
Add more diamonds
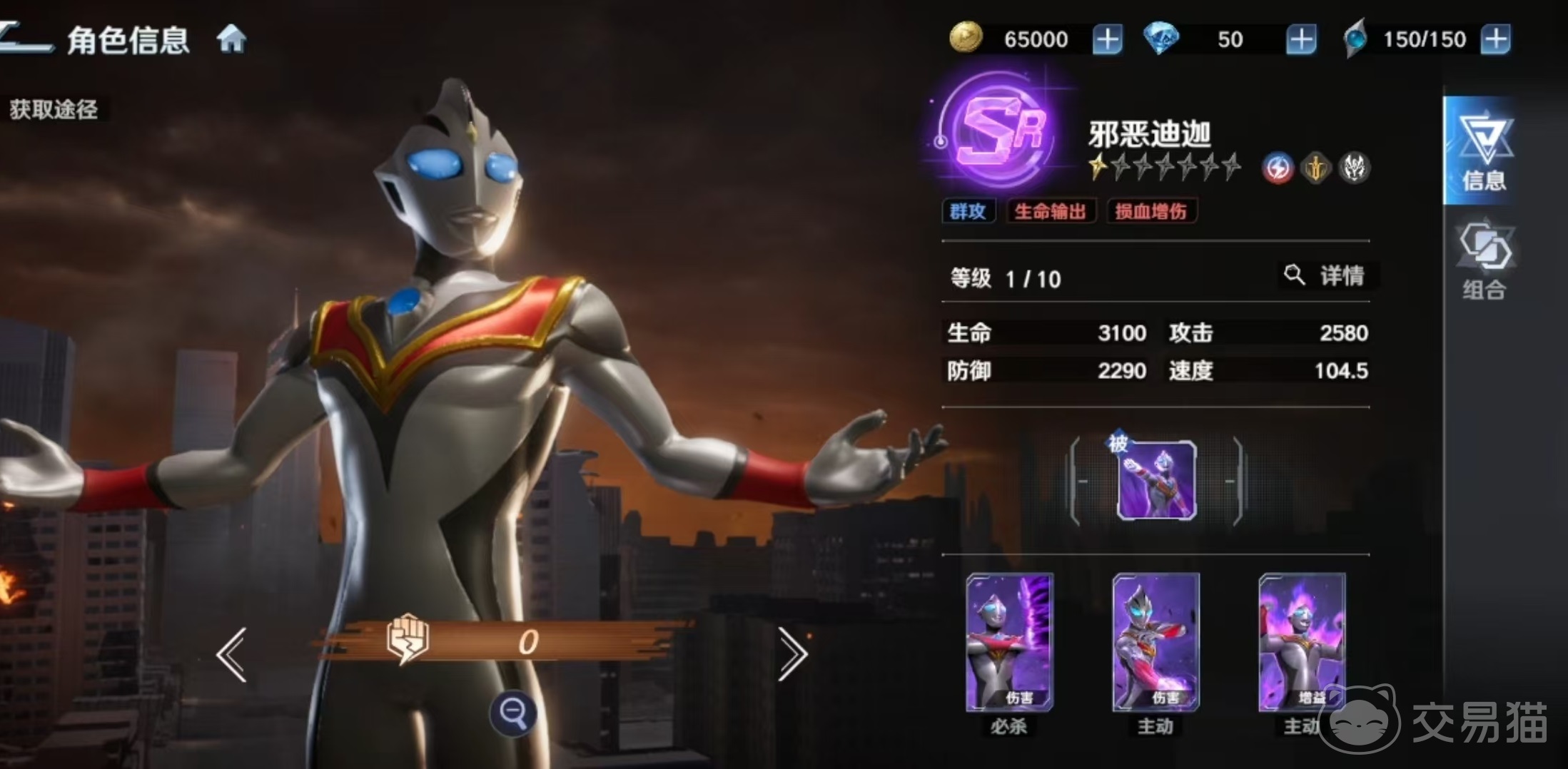tap(1300, 39)
